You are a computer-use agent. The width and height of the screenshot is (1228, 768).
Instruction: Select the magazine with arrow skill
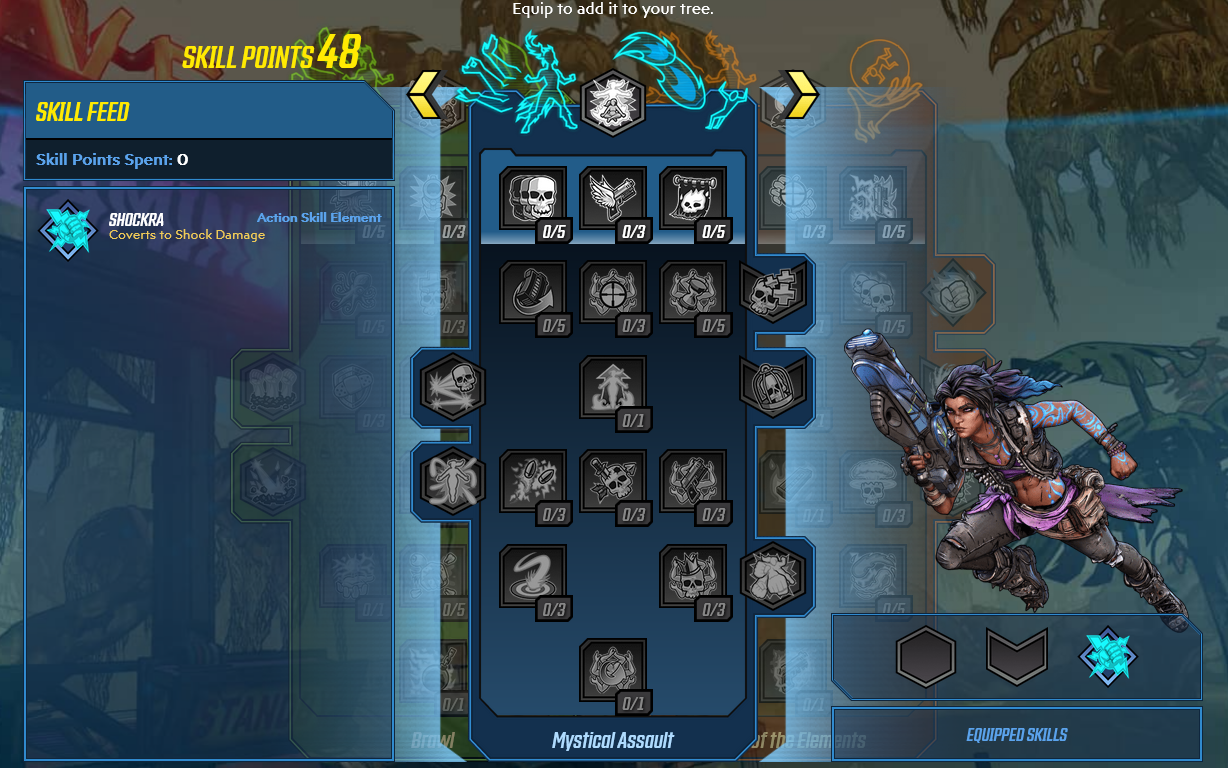533,293
